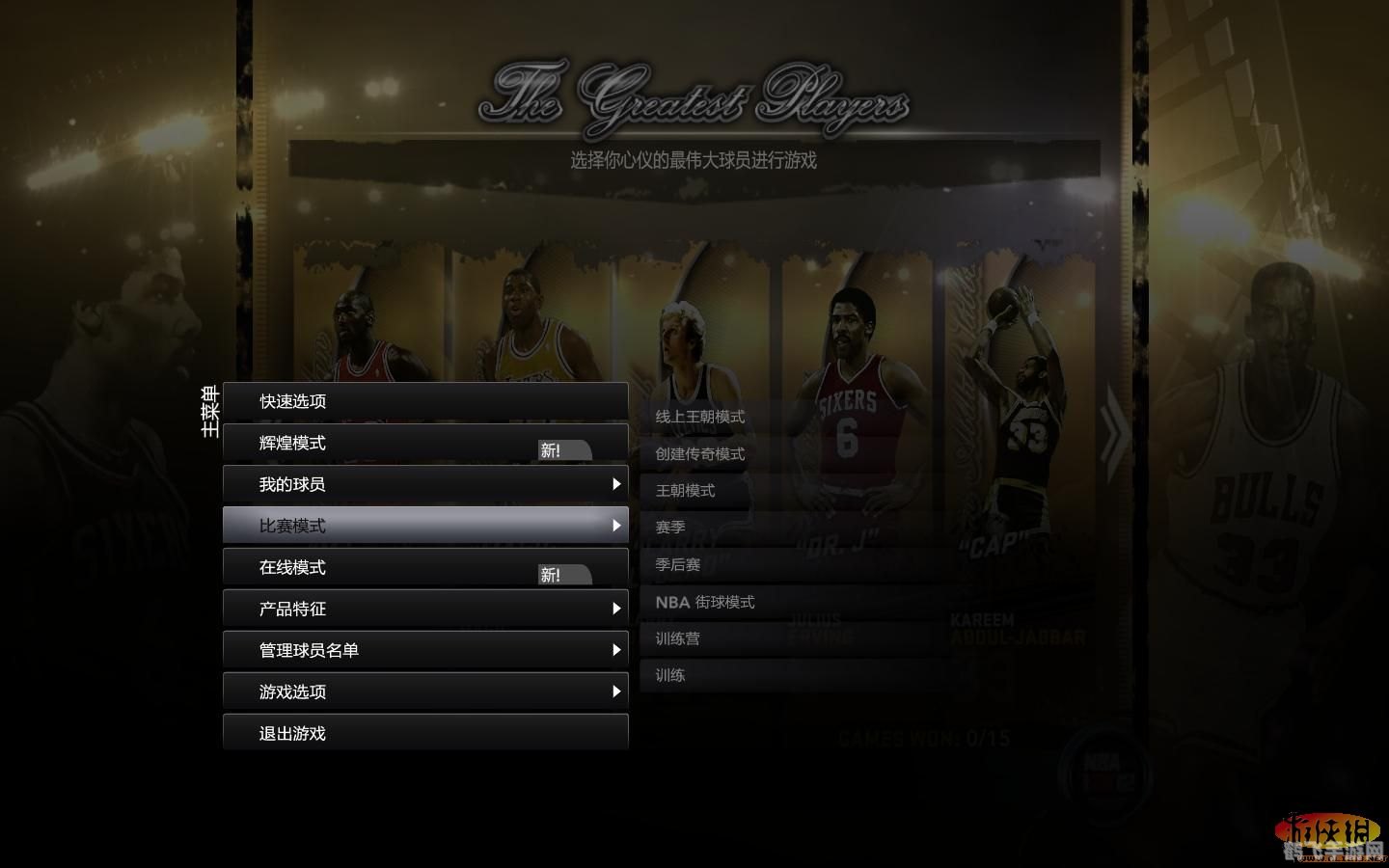
Task: Open 辉煌模式 from the menu
Action: coord(294,443)
